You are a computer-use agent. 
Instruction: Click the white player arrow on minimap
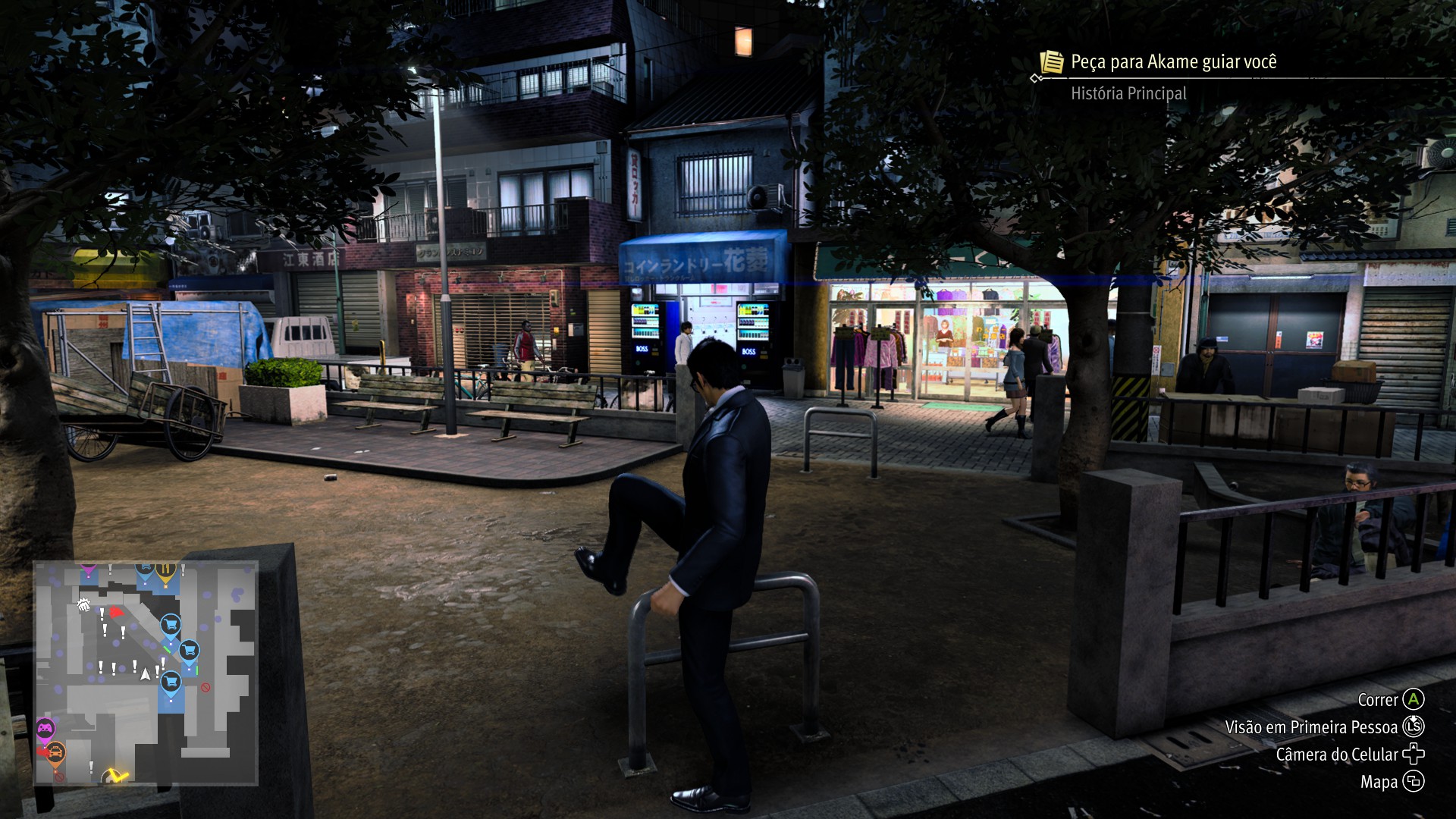pyautogui.click(x=146, y=673)
